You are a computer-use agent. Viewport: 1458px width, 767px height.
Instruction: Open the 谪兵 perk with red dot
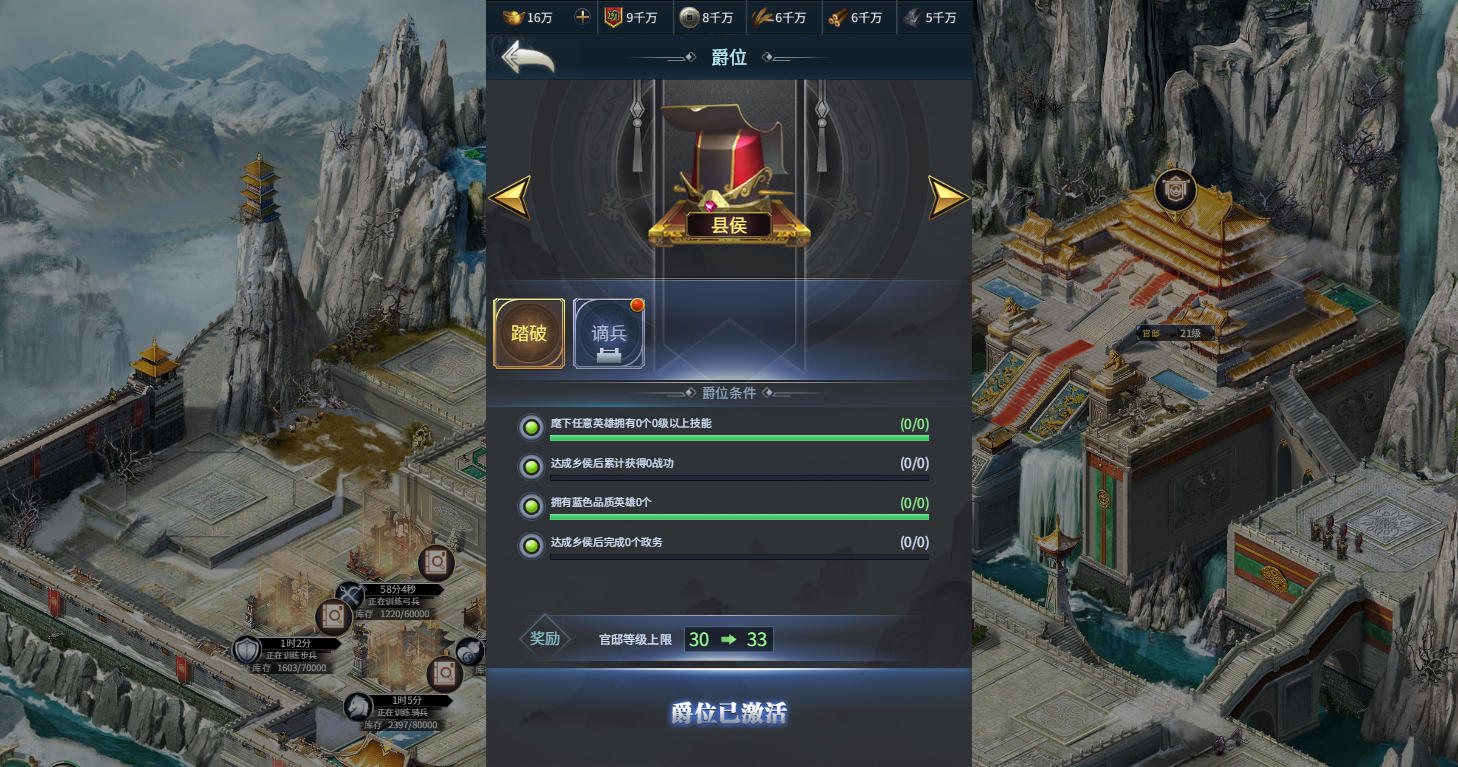[x=609, y=333]
